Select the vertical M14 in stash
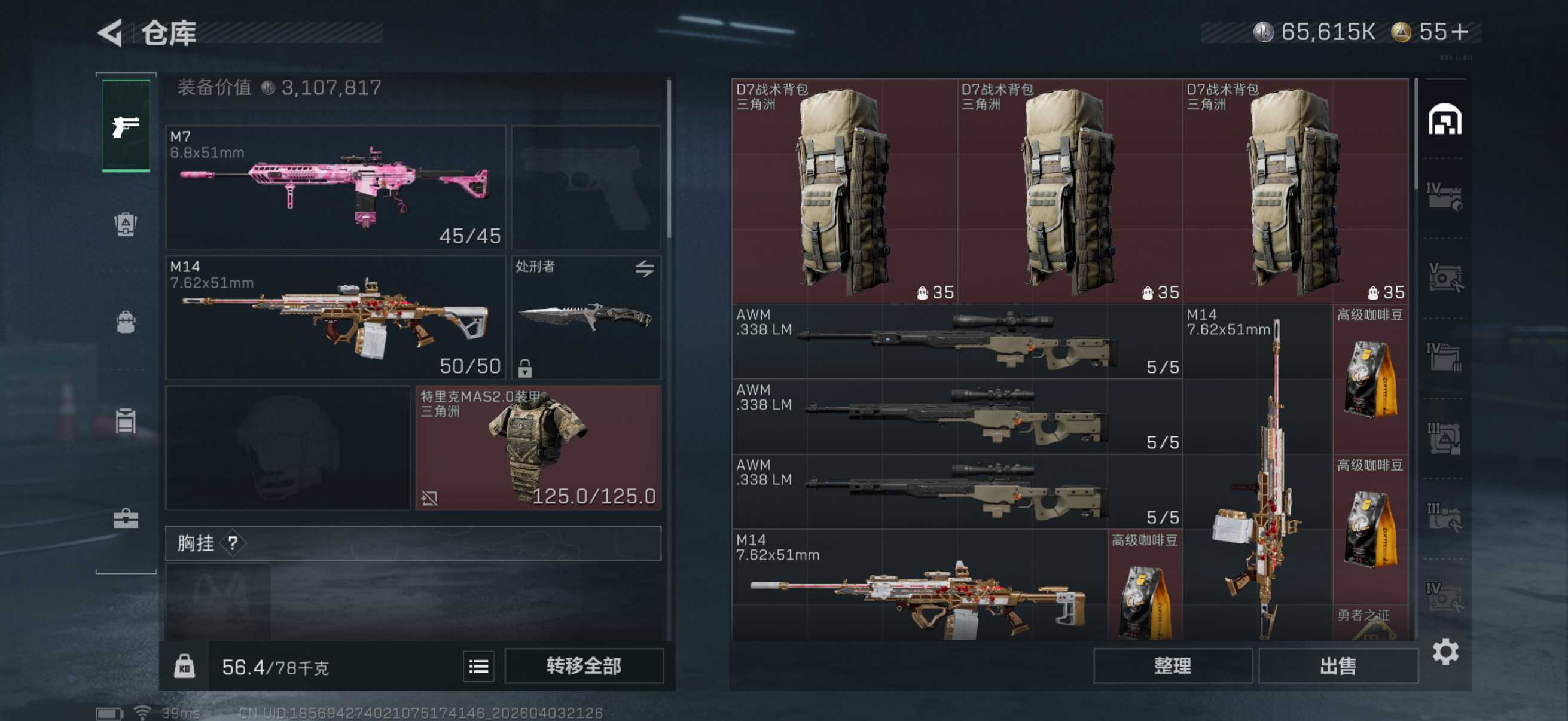This screenshot has height=721, width=1568. 1258,475
